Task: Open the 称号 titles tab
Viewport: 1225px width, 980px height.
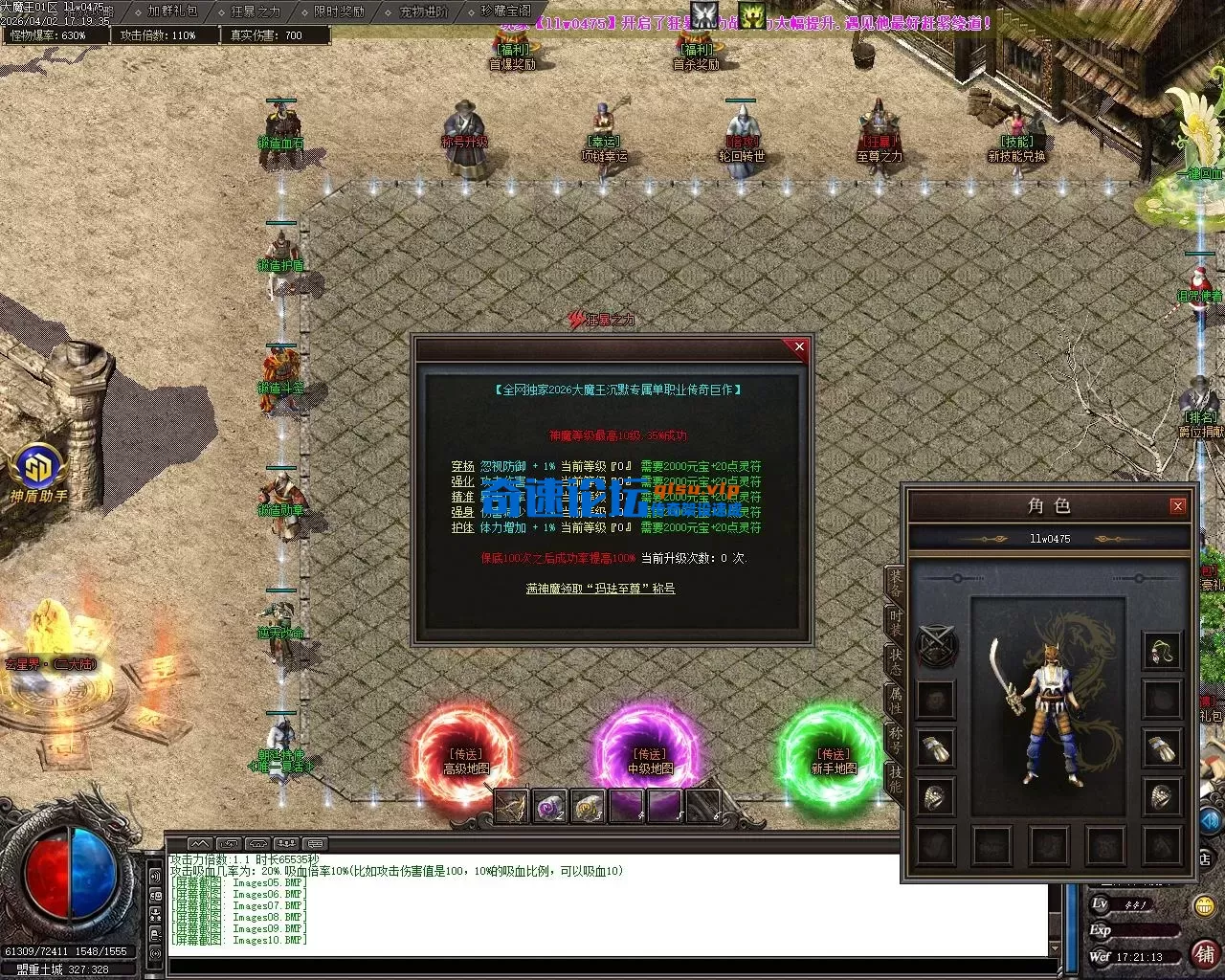Action: [895, 740]
